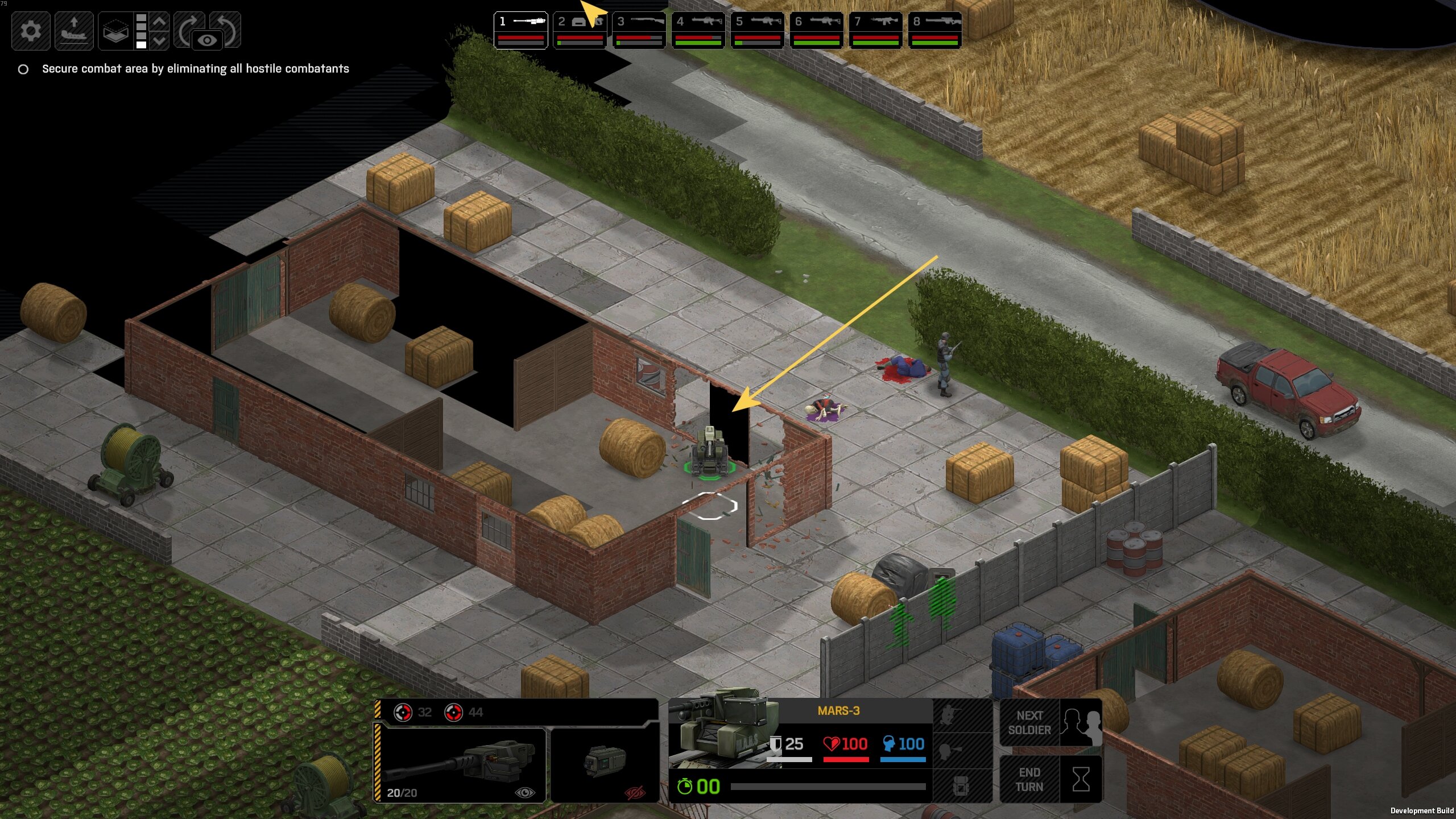1456x819 pixels.
Task: Open the gear settings menu
Action: (31, 31)
